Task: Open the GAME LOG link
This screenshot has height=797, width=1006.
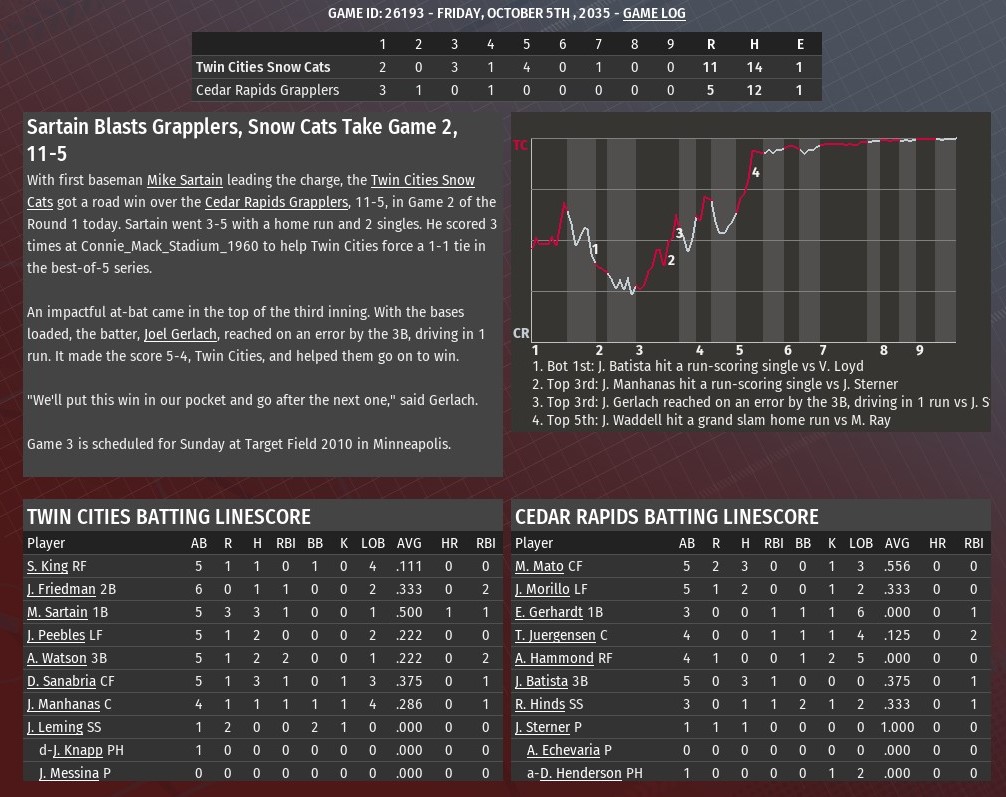Action: point(654,13)
